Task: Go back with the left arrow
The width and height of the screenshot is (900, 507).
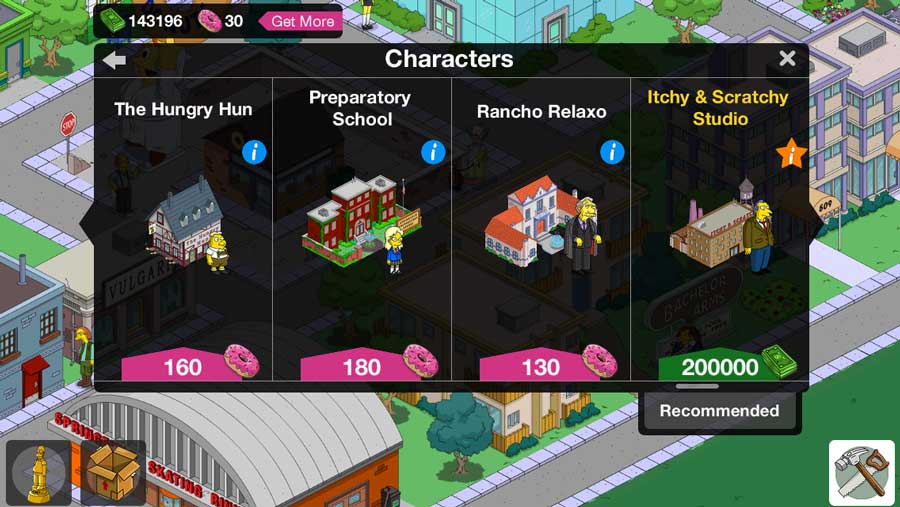Action: pyautogui.click(x=114, y=59)
